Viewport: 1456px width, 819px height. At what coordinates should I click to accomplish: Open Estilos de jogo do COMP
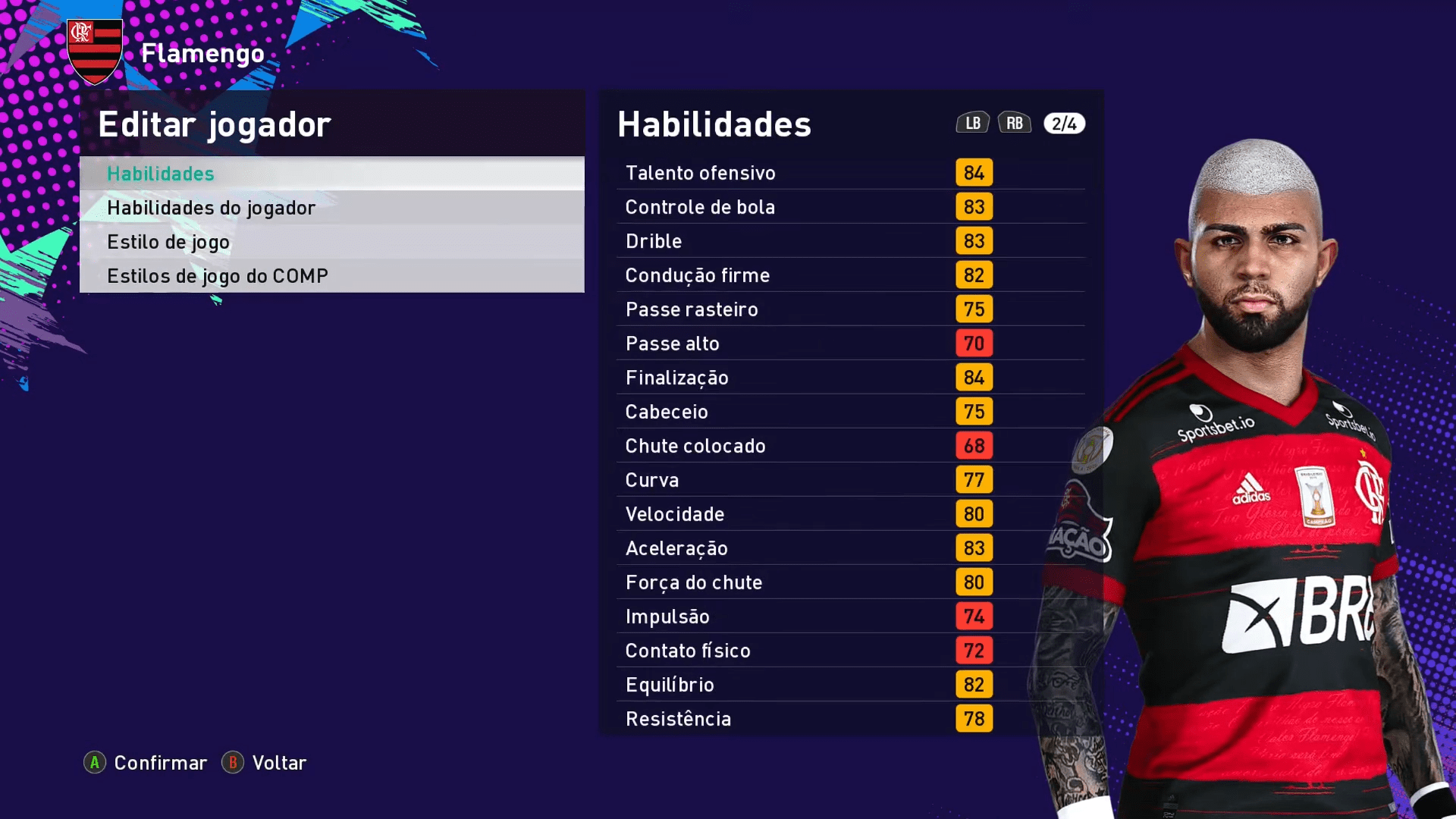pos(331,276)
